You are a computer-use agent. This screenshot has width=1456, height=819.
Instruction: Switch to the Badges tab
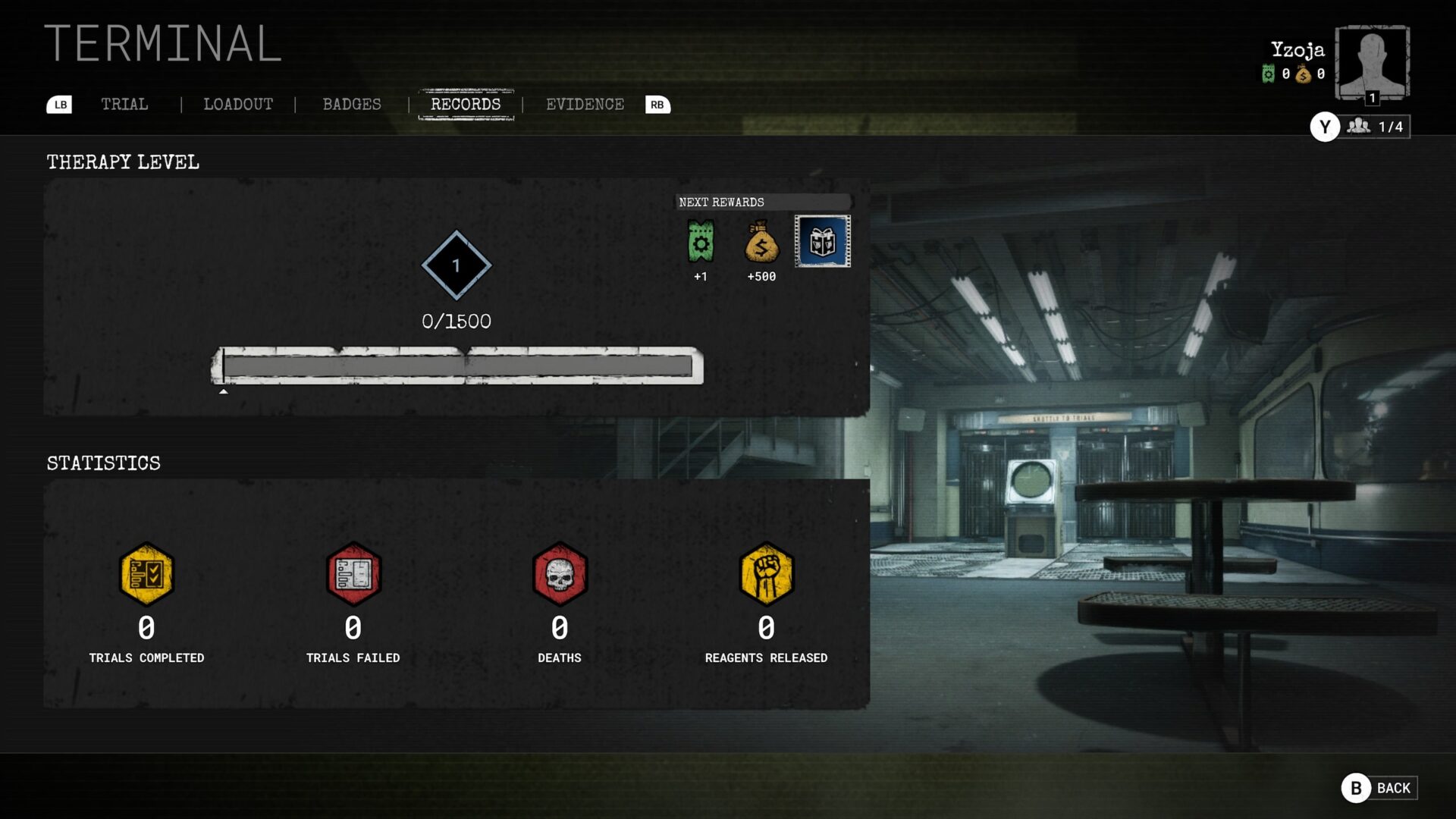(352, 105)
